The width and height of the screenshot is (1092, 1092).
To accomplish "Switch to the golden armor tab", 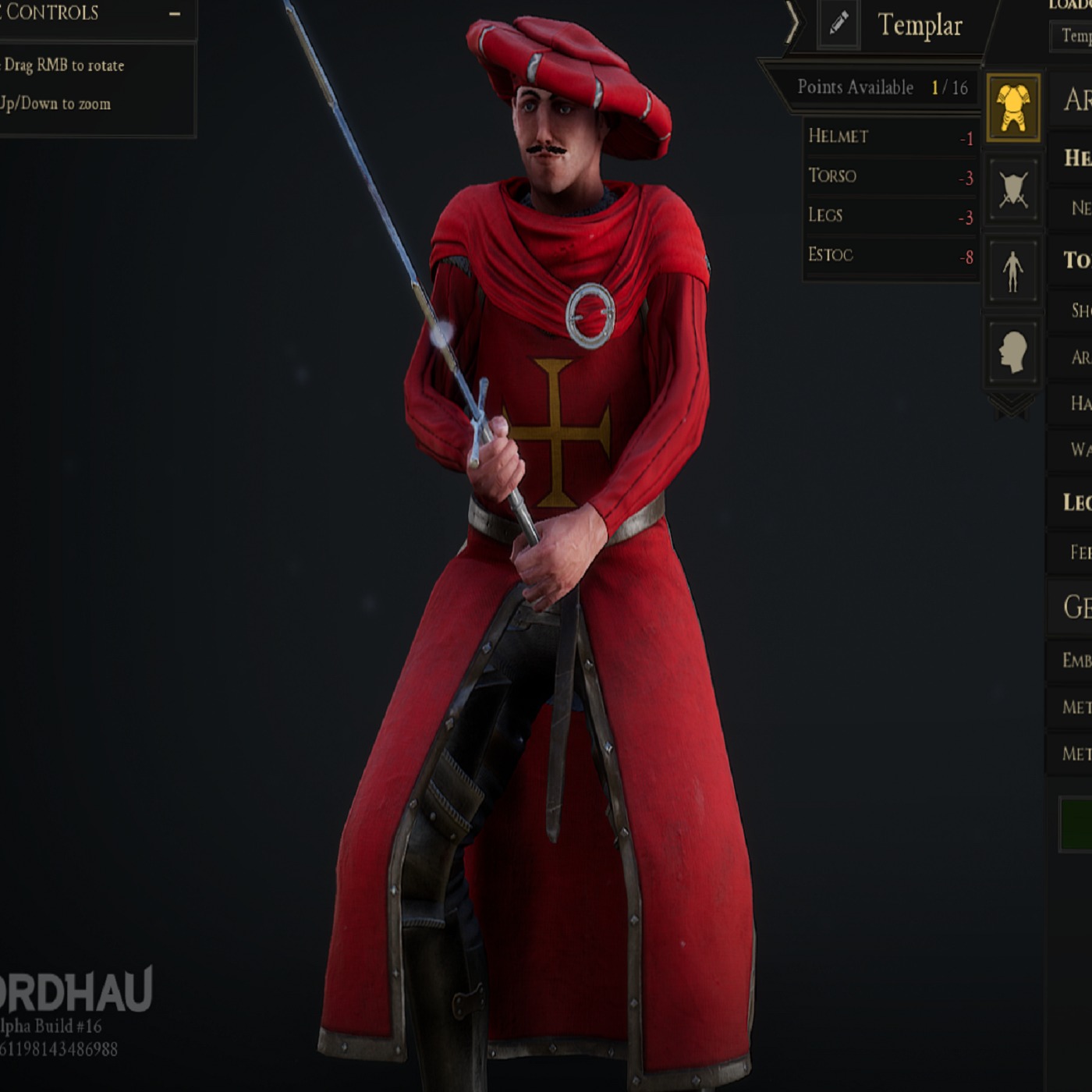I will (x=1012, y=108).
